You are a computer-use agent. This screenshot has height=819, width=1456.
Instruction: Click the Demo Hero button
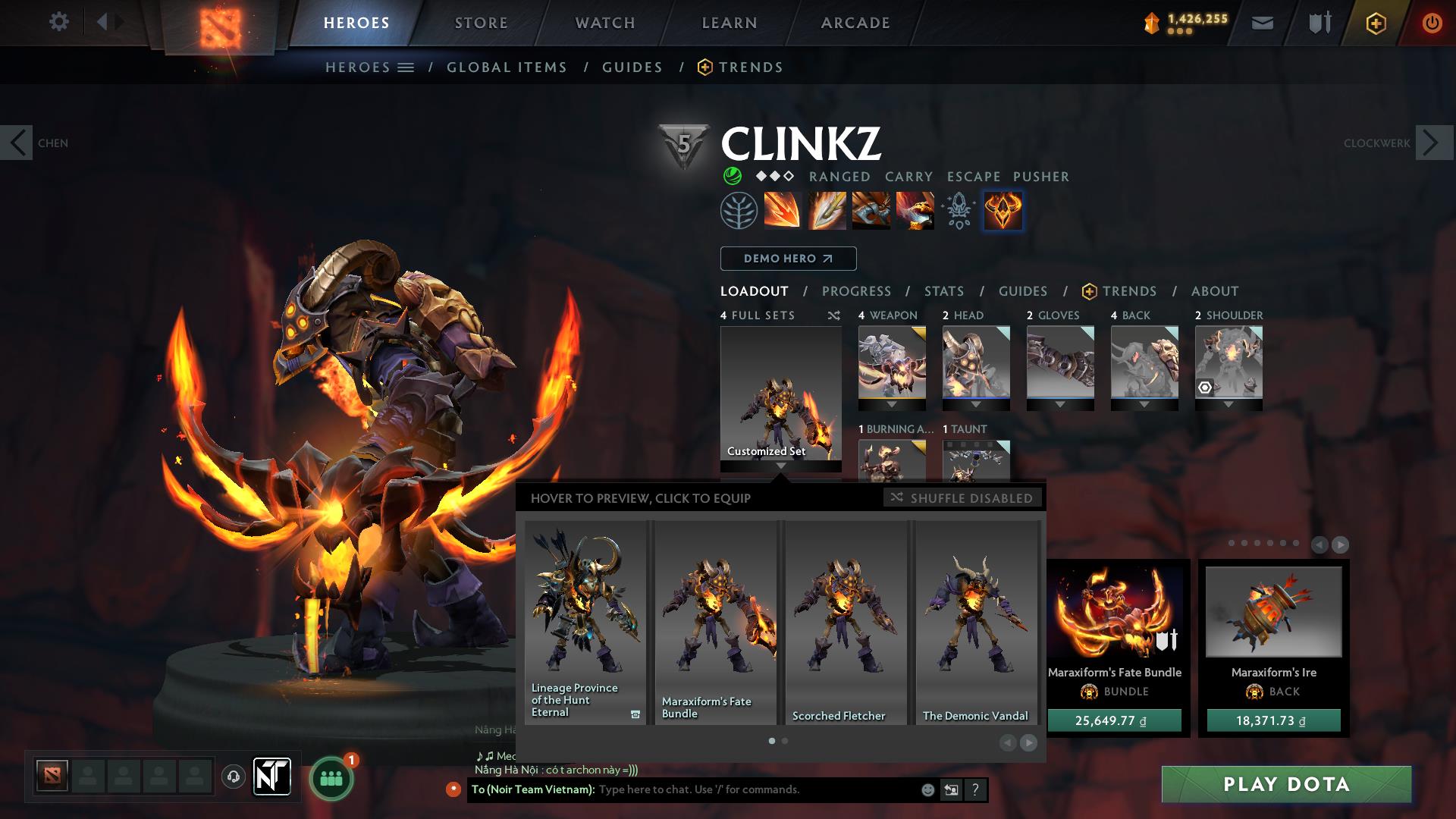pyautogui.click(x=787, y=259)
